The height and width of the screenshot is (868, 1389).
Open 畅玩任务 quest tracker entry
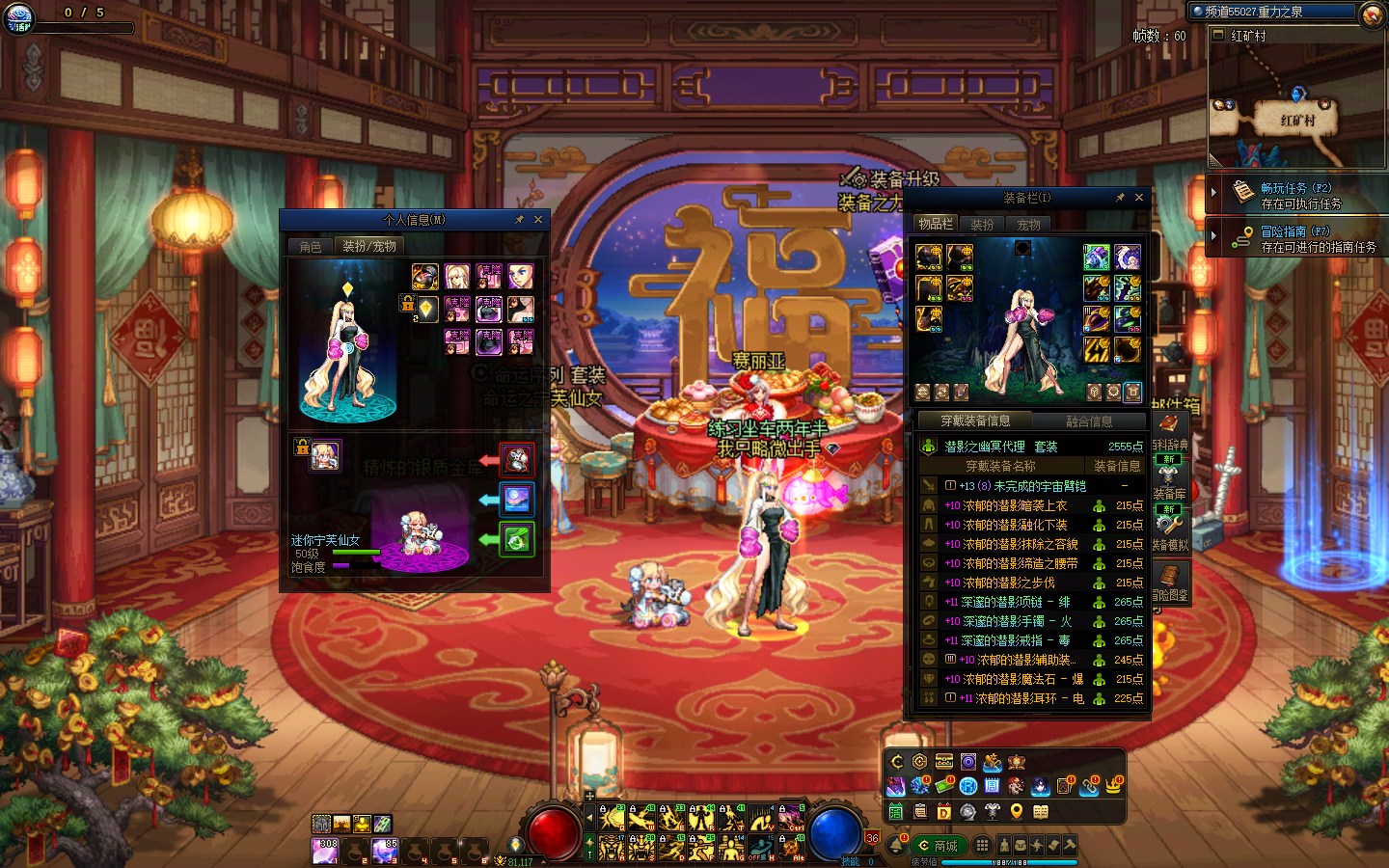click(1295, 195)
